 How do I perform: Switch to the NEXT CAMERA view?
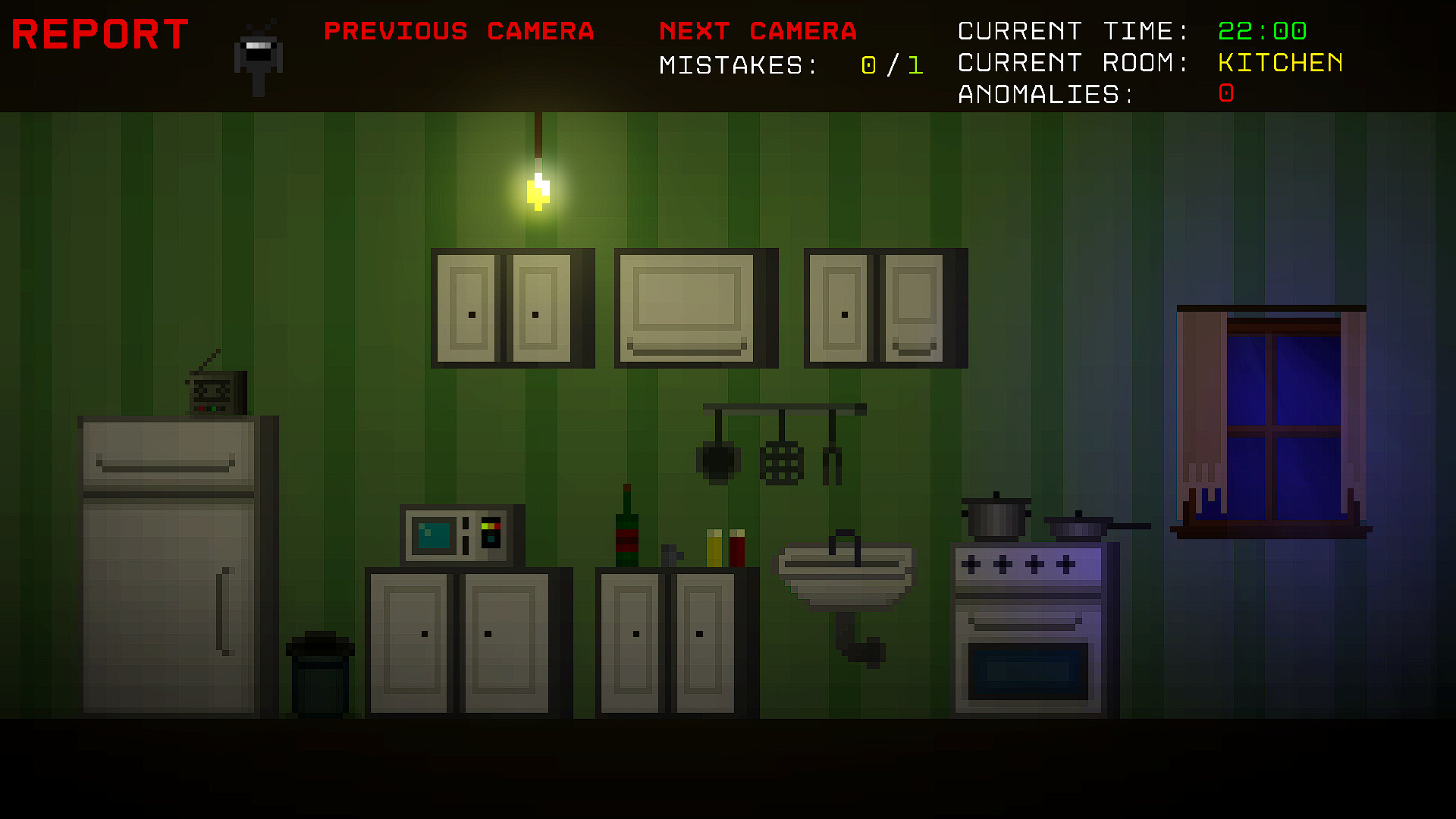(x=758, y=32)
